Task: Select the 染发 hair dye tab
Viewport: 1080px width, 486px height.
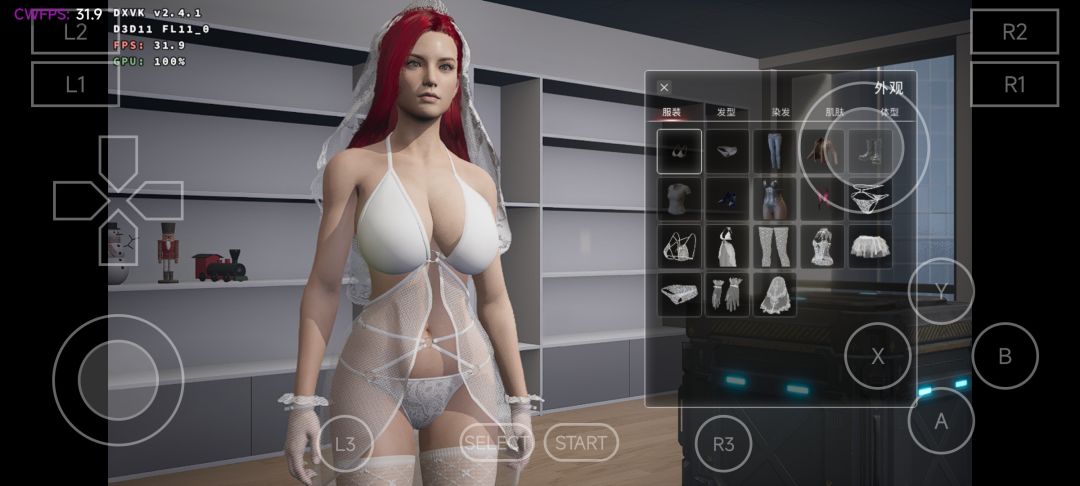Action: pos(780,113)
